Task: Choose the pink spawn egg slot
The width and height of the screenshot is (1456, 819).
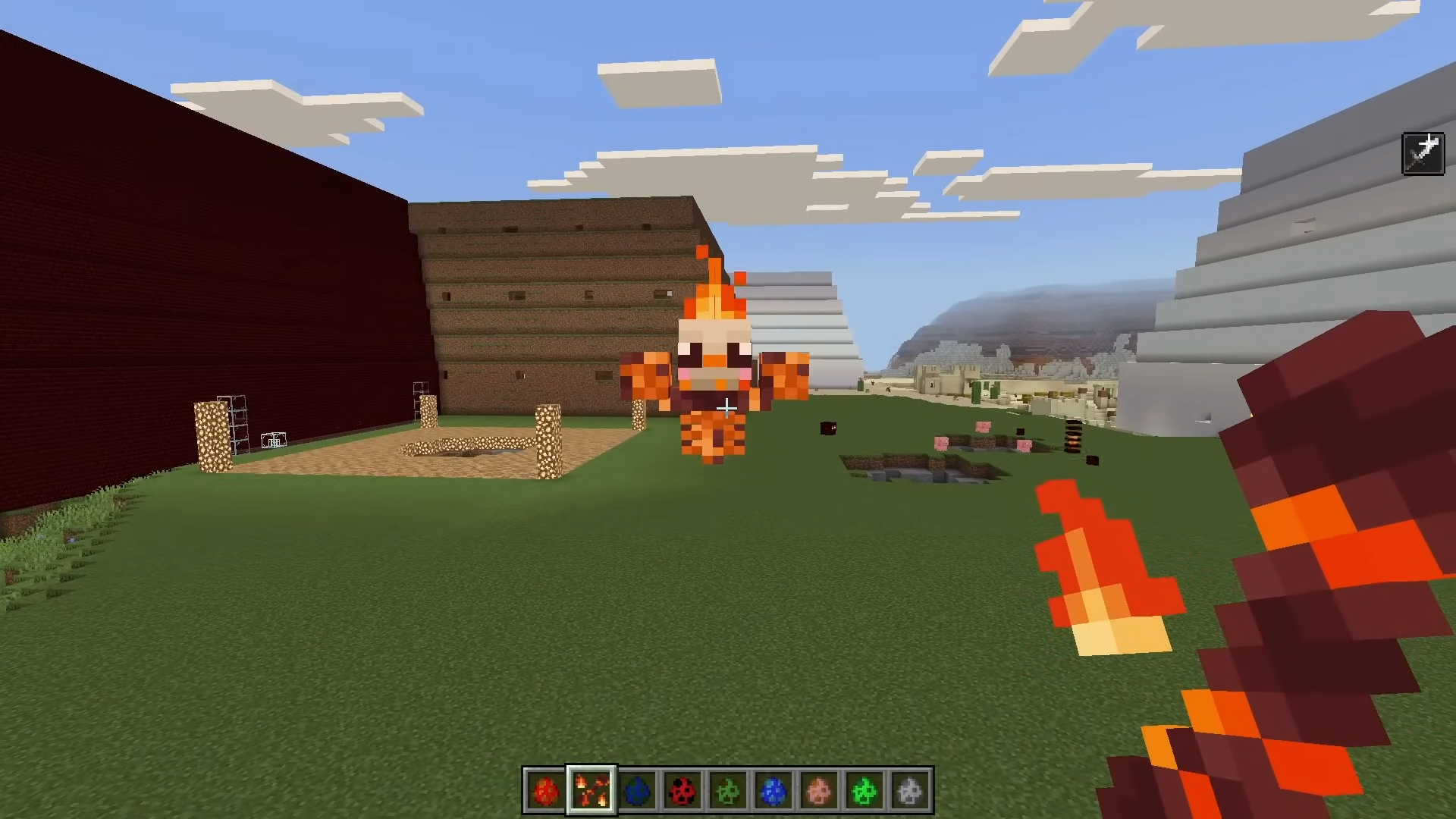Action: click(x=819, y=791)
